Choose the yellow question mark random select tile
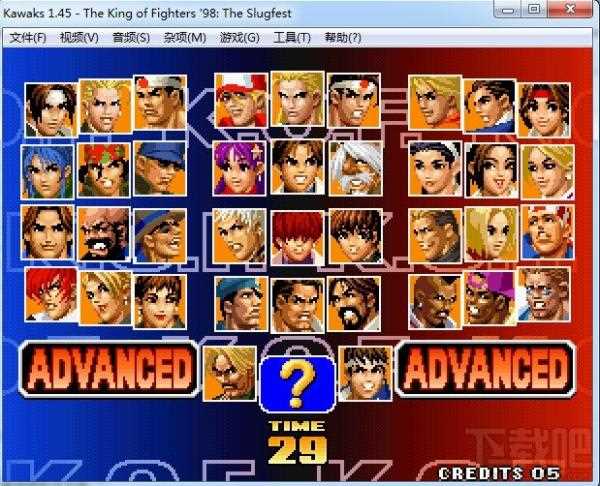The image size is (600, 486). coord(295,383)
